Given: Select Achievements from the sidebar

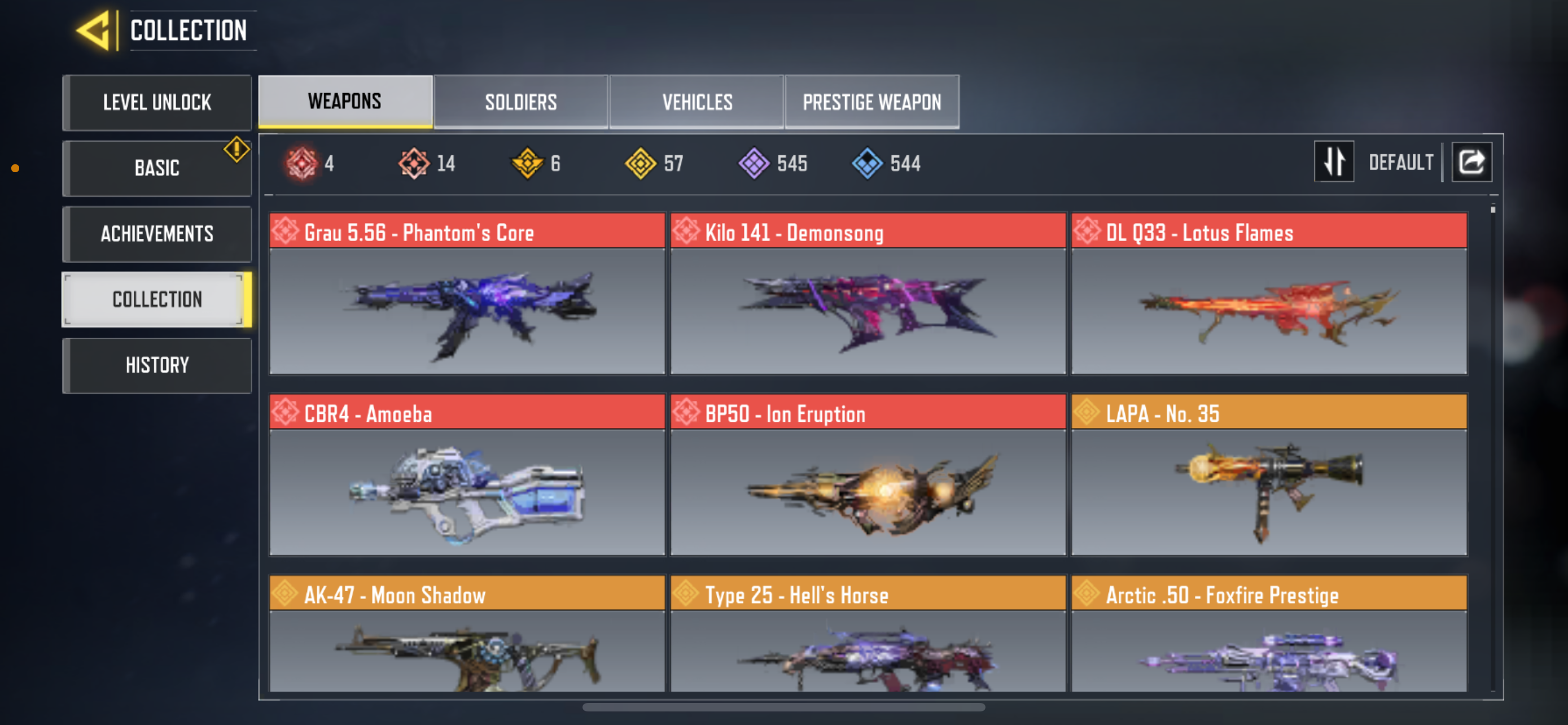Looking at the screenshot, I should tap(156, 234).
